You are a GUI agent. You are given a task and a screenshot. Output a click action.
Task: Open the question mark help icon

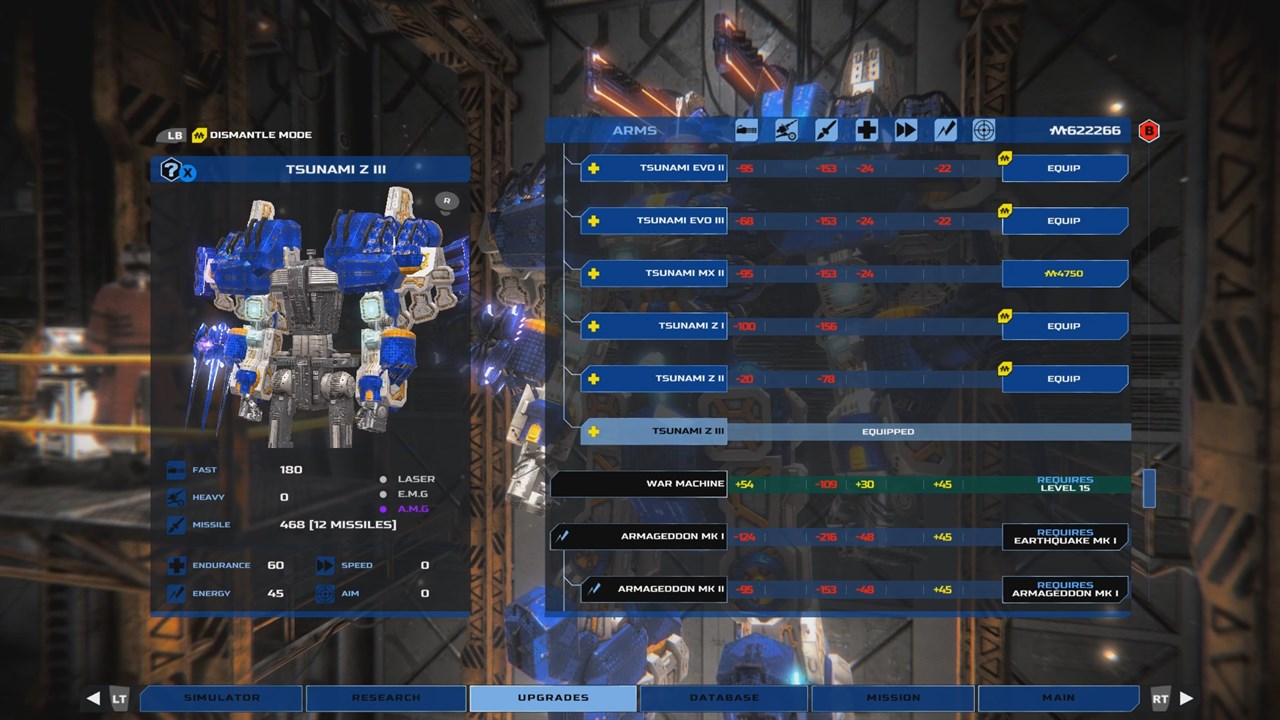click(171, 169)
